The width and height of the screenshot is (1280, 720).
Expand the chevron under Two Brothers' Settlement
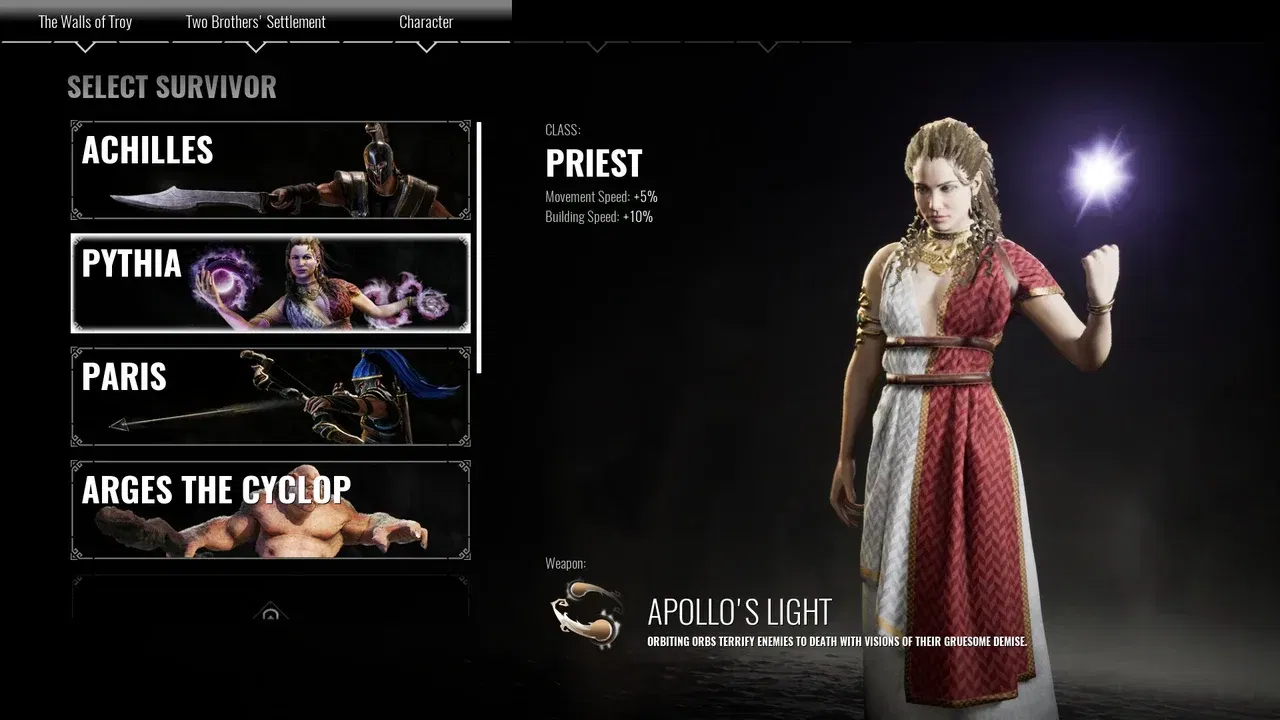coord(254,44)
